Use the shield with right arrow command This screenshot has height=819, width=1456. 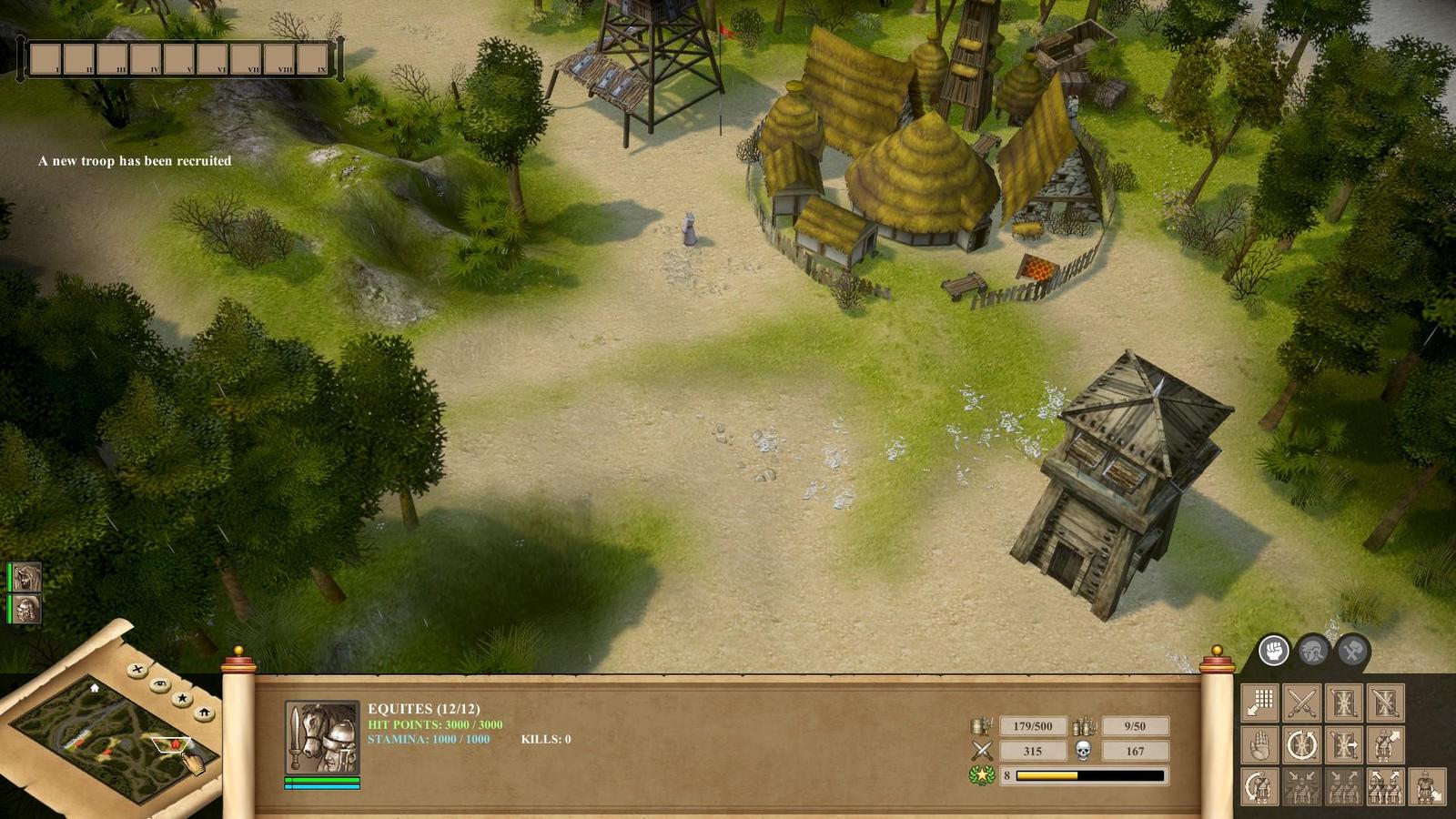point(1343,745)
